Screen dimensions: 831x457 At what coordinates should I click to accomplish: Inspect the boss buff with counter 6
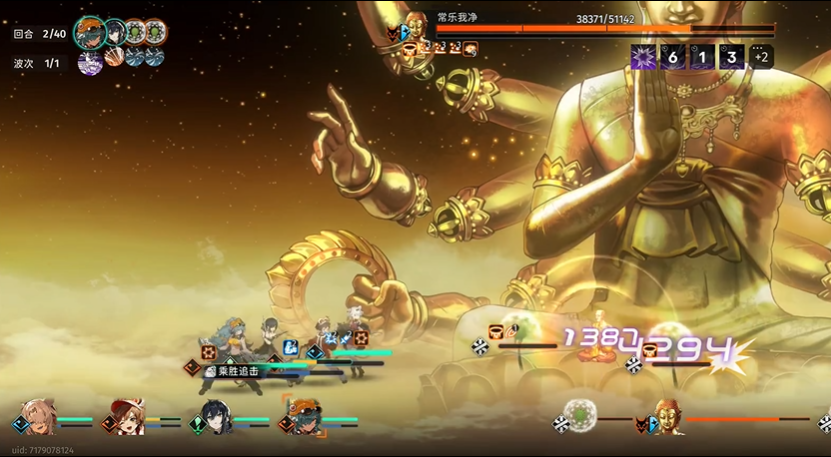tap(673, 57)
